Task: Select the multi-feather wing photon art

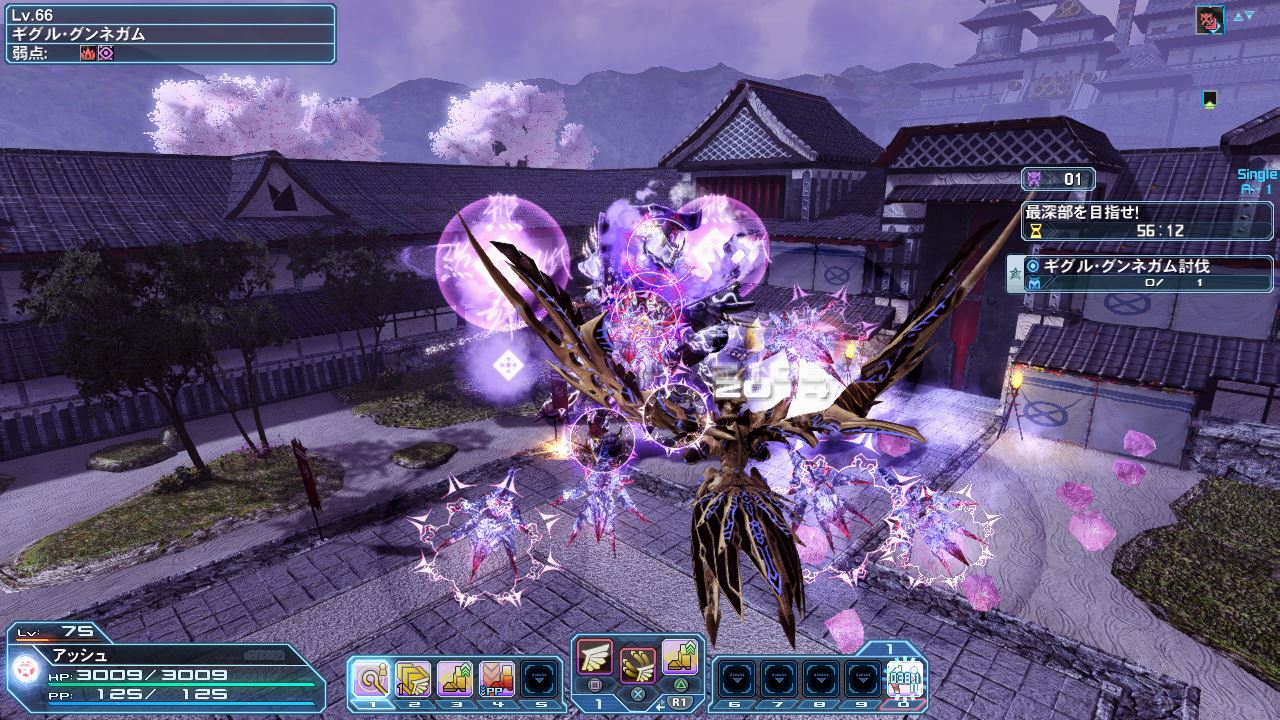Action: tap(637, 662)
